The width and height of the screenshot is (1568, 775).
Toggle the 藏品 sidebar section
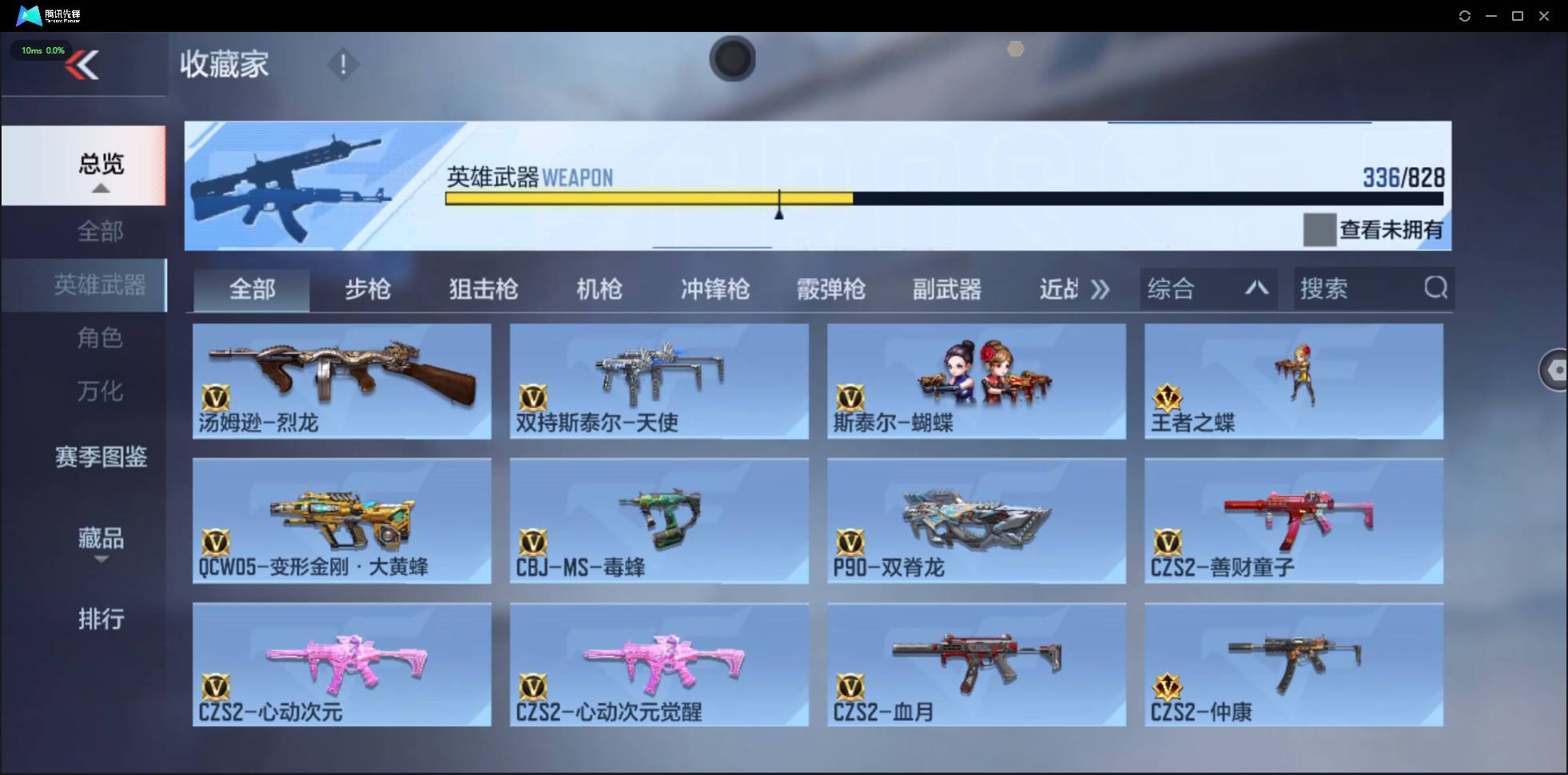tap(101, 539)
